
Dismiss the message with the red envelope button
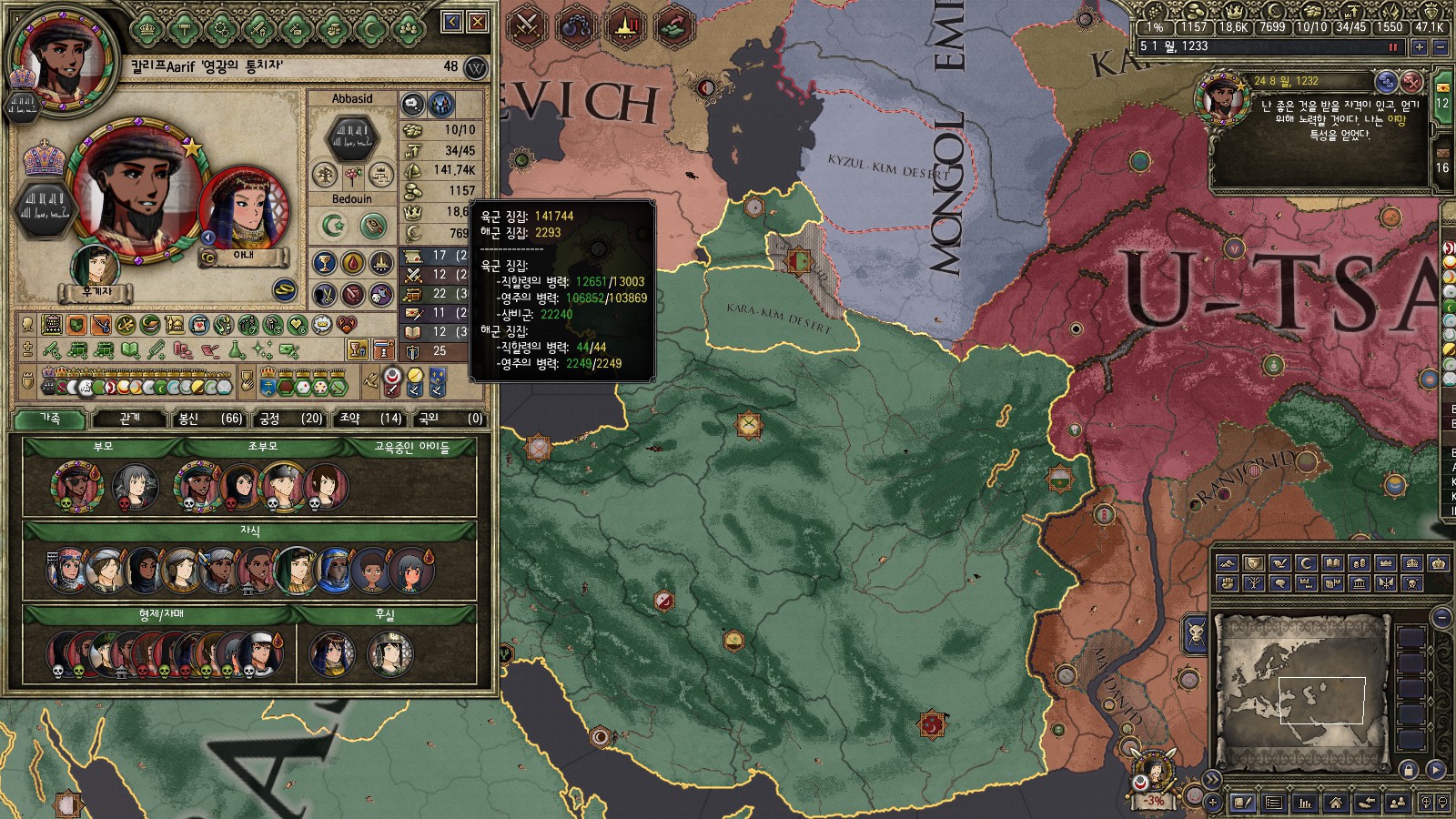click(x=1411, y=82)
